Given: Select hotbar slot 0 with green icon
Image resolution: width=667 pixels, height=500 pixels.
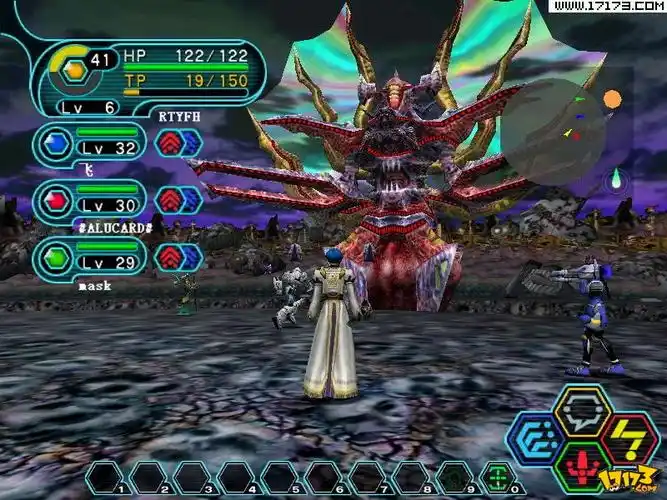Looking at the screenshot, I should (x=495, y=476).
